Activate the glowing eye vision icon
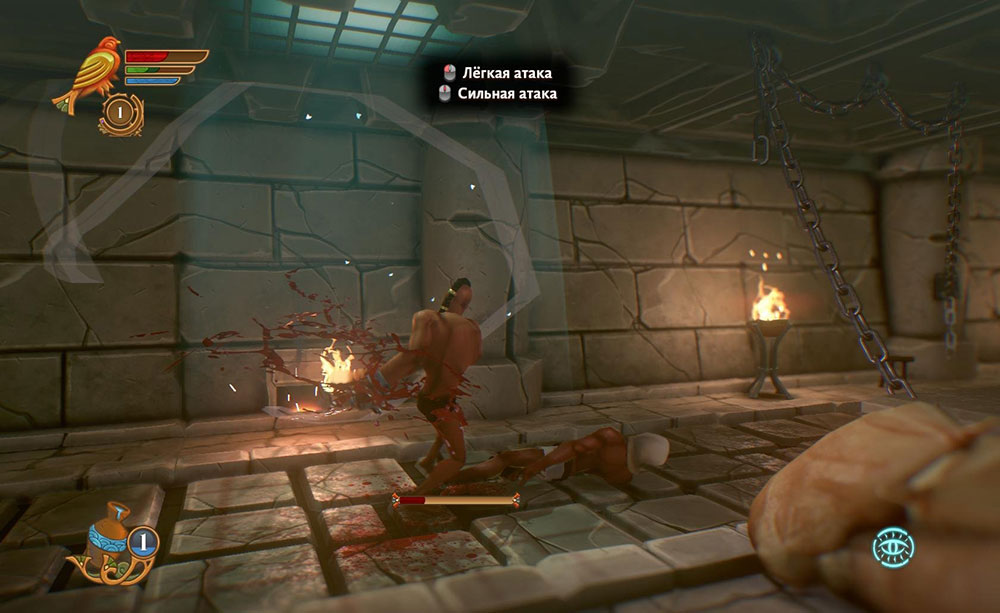 892,547
